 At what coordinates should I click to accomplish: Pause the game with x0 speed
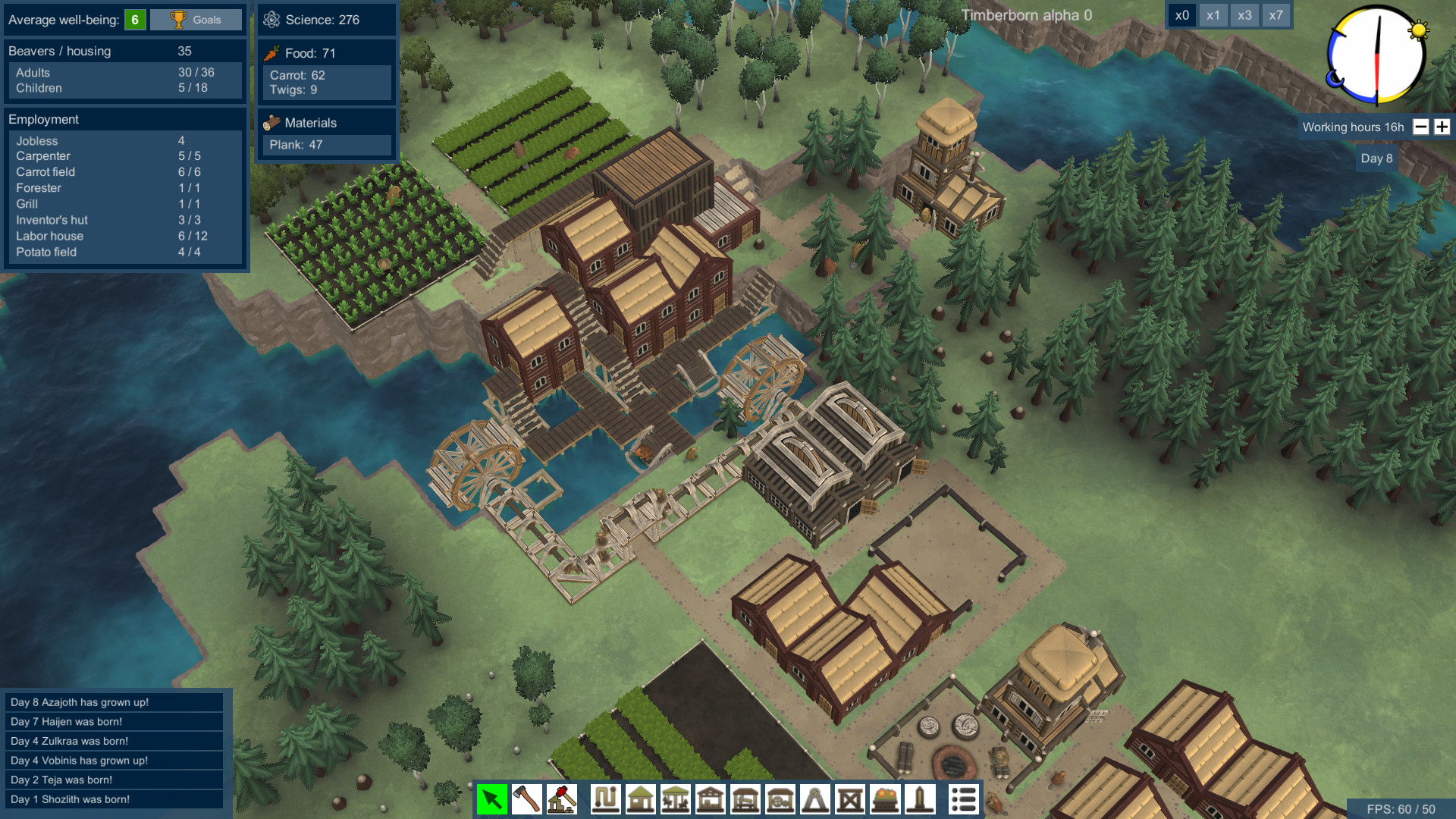point(1181,14)
